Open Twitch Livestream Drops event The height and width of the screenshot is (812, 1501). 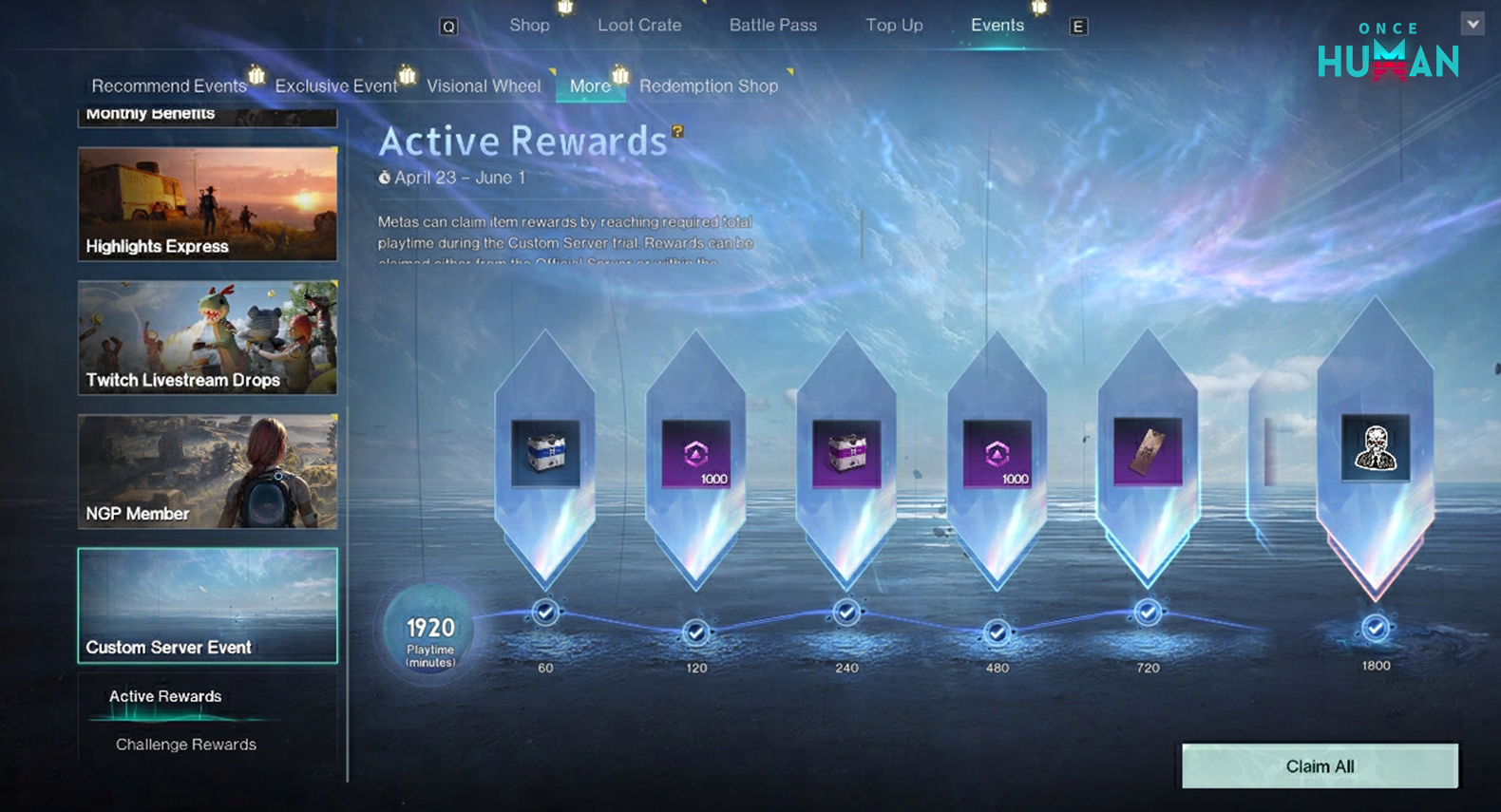tap(207, 337)
